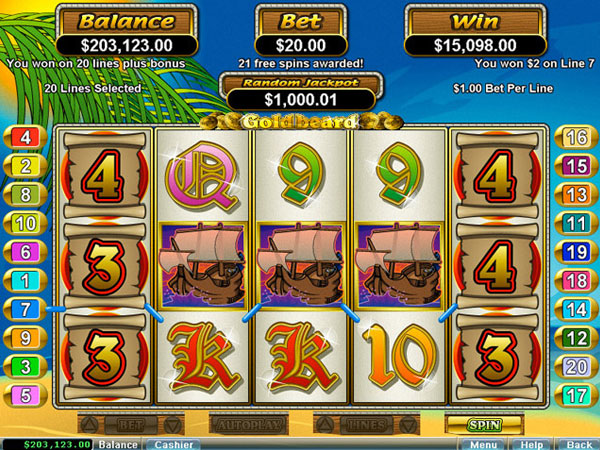Lower the bet with the down arrow

[174, 424]
